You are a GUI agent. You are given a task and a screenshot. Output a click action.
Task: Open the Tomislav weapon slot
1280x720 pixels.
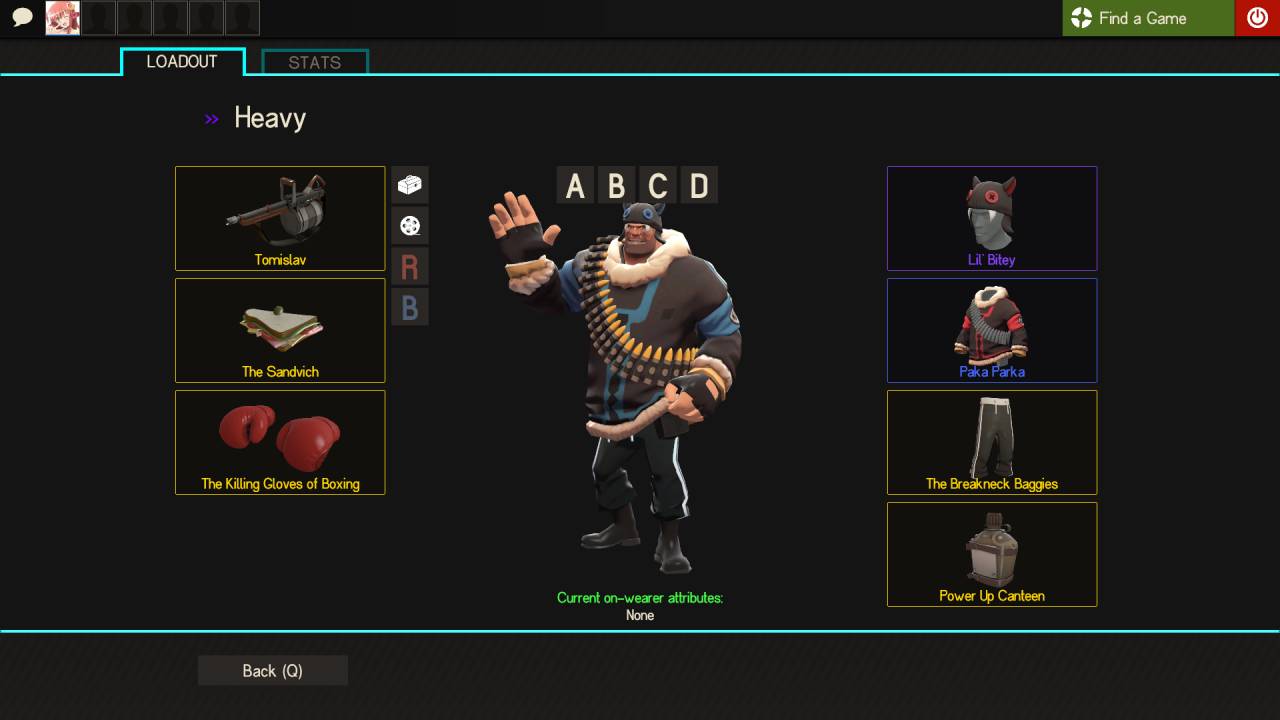[280, 218]
